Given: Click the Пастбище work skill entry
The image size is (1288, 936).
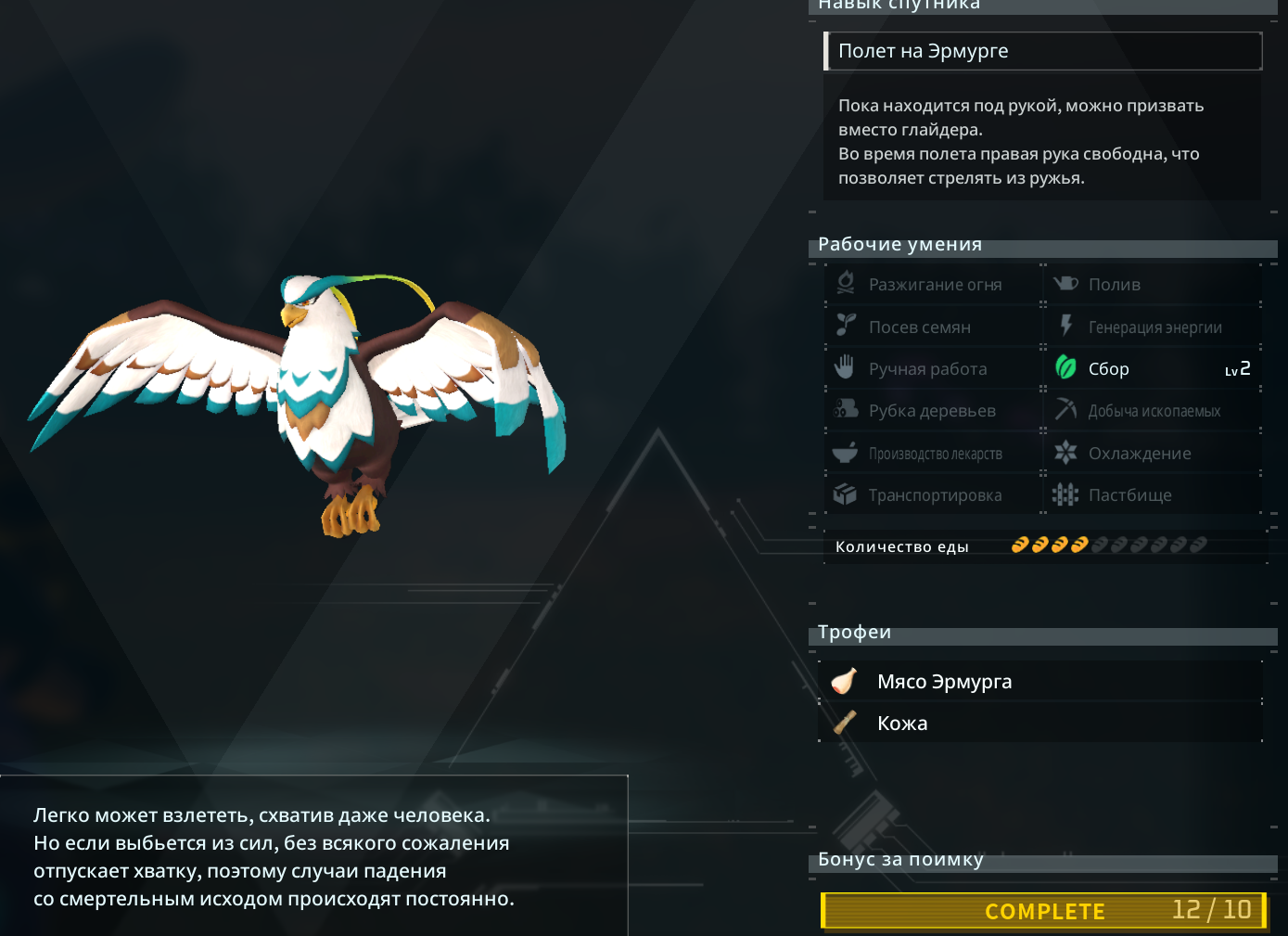Looking at the screenshot, I should (1153, 495).
